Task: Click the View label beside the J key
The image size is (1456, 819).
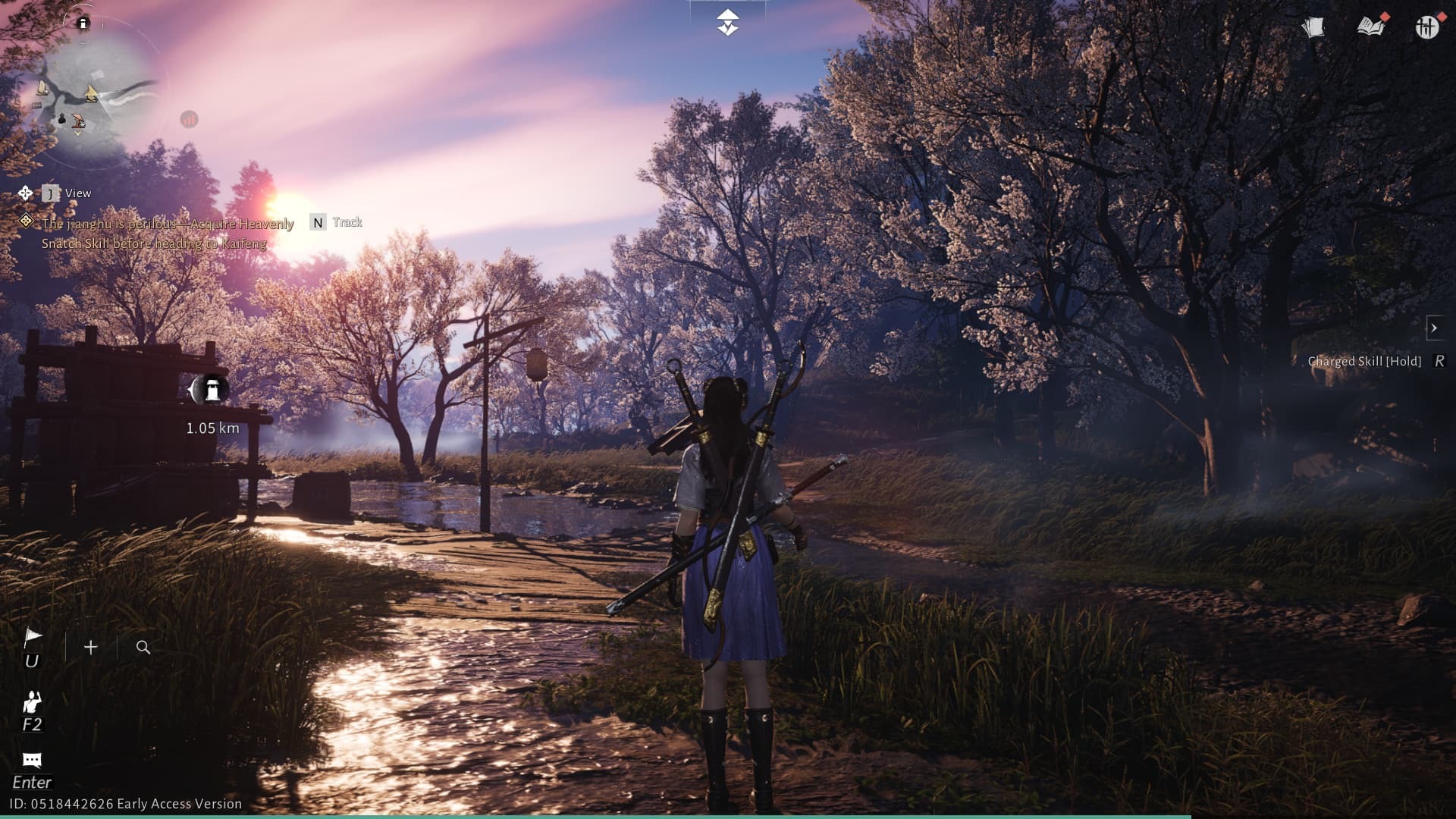Action: pos(79,193)
